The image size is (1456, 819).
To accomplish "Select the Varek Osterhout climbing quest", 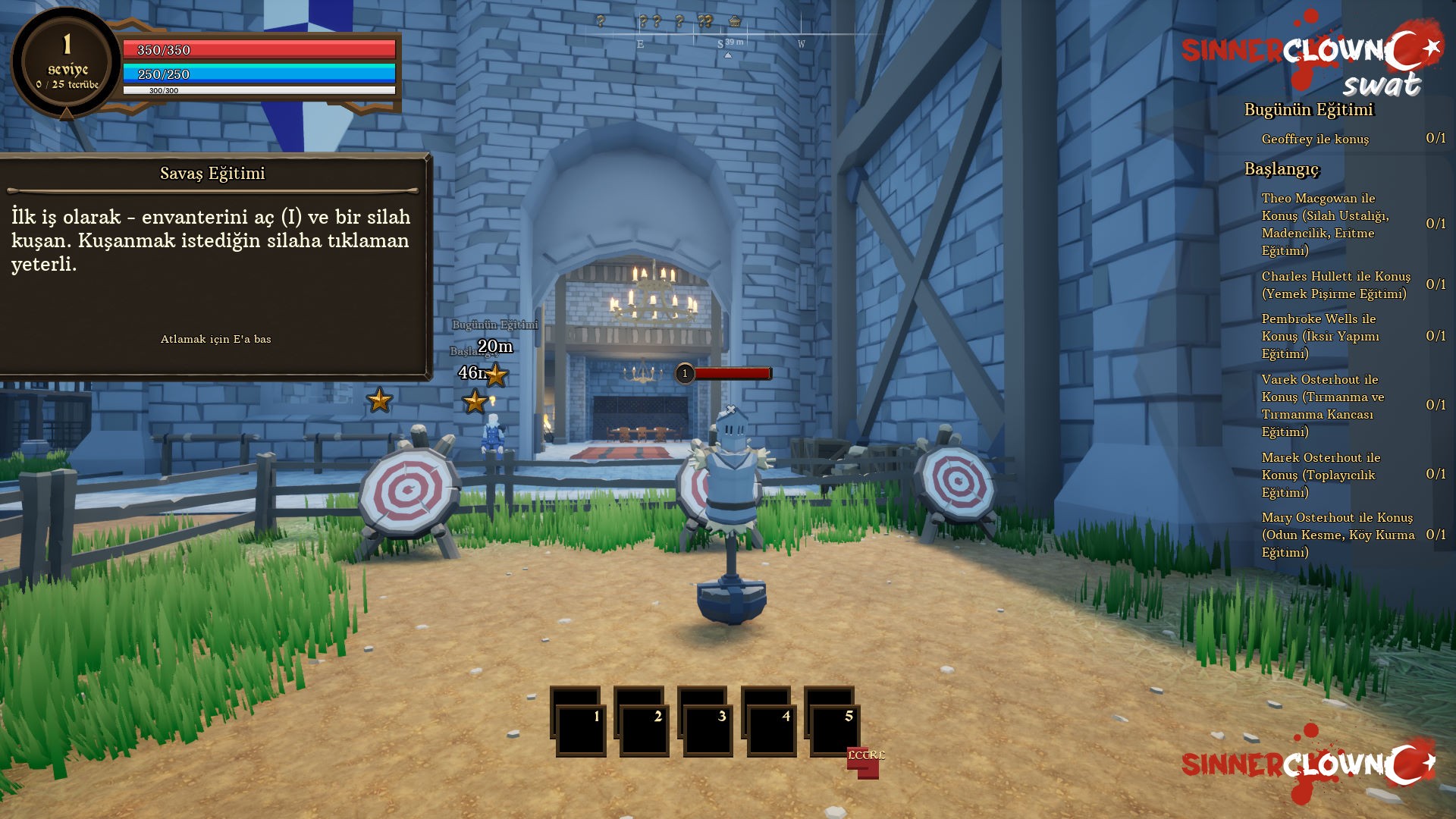I will (1323, 405).
